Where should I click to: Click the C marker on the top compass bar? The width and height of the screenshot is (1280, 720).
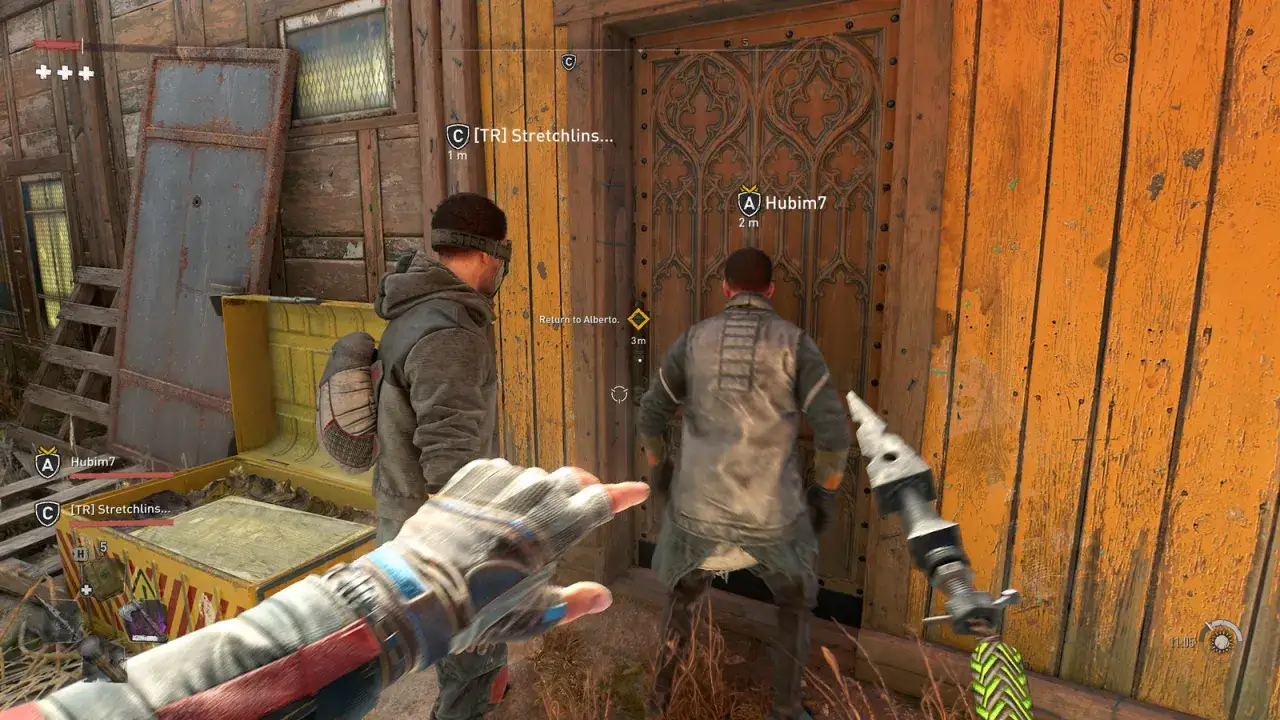pos(570,60)
